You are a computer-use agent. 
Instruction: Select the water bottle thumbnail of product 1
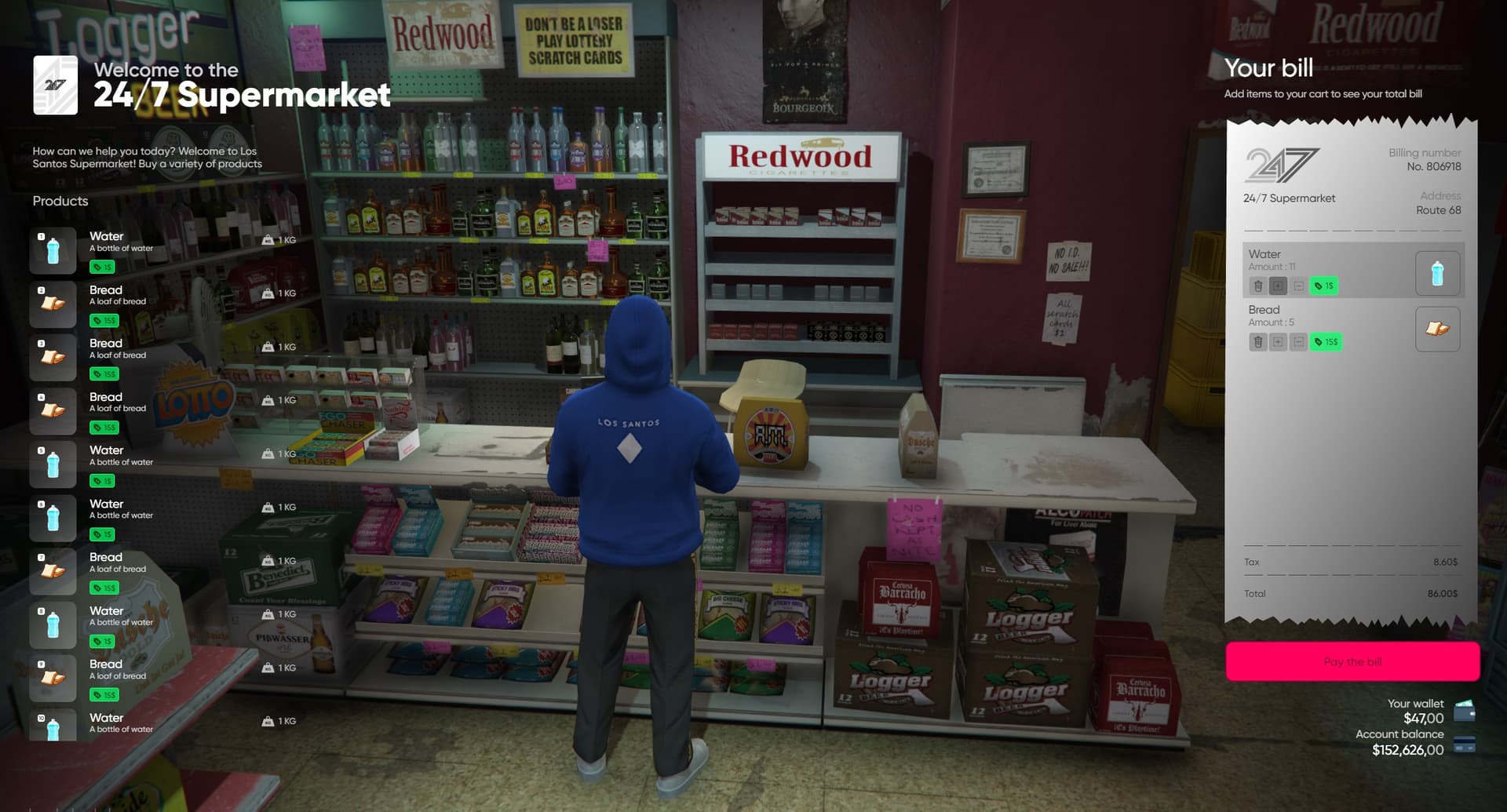point(52,249)
